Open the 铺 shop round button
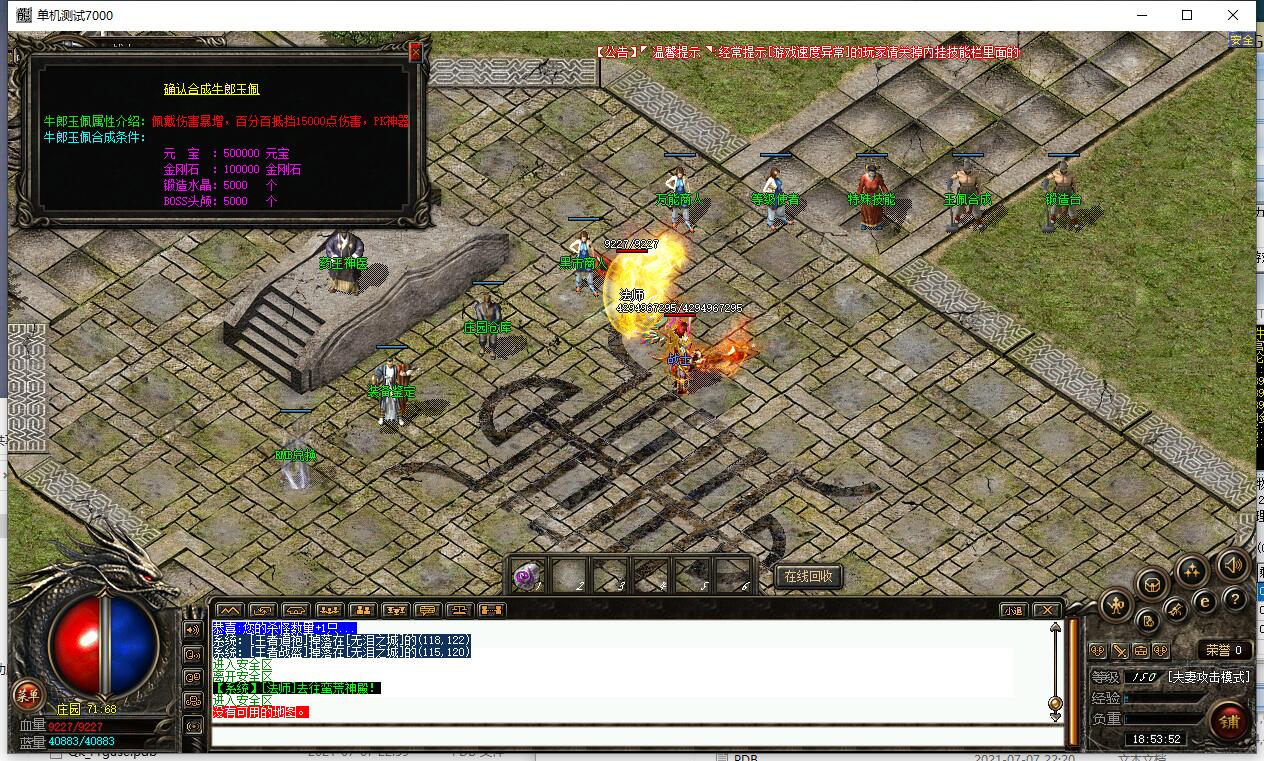The width and height of the screenshot is (1264, 761). click(x=1230, y=720)
